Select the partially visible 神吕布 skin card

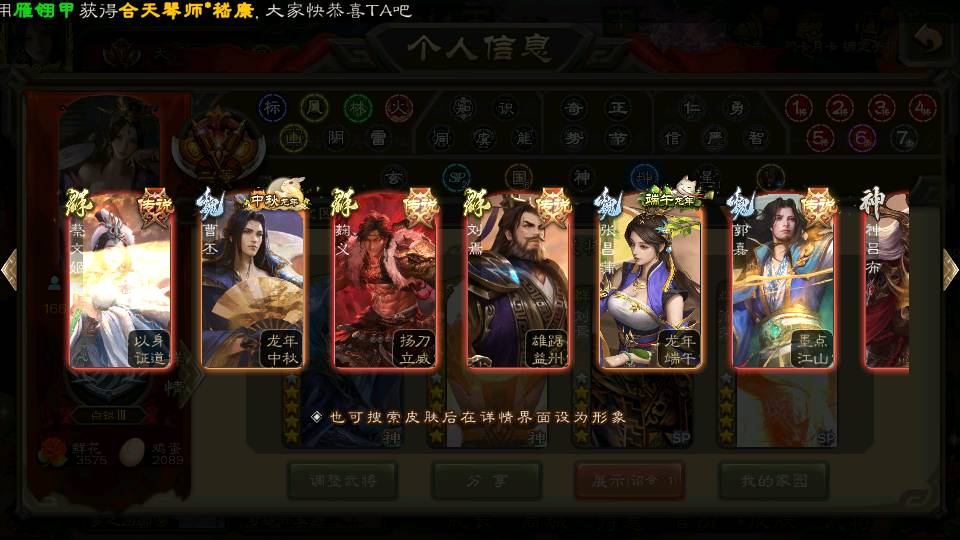click(x=886, y=280)
